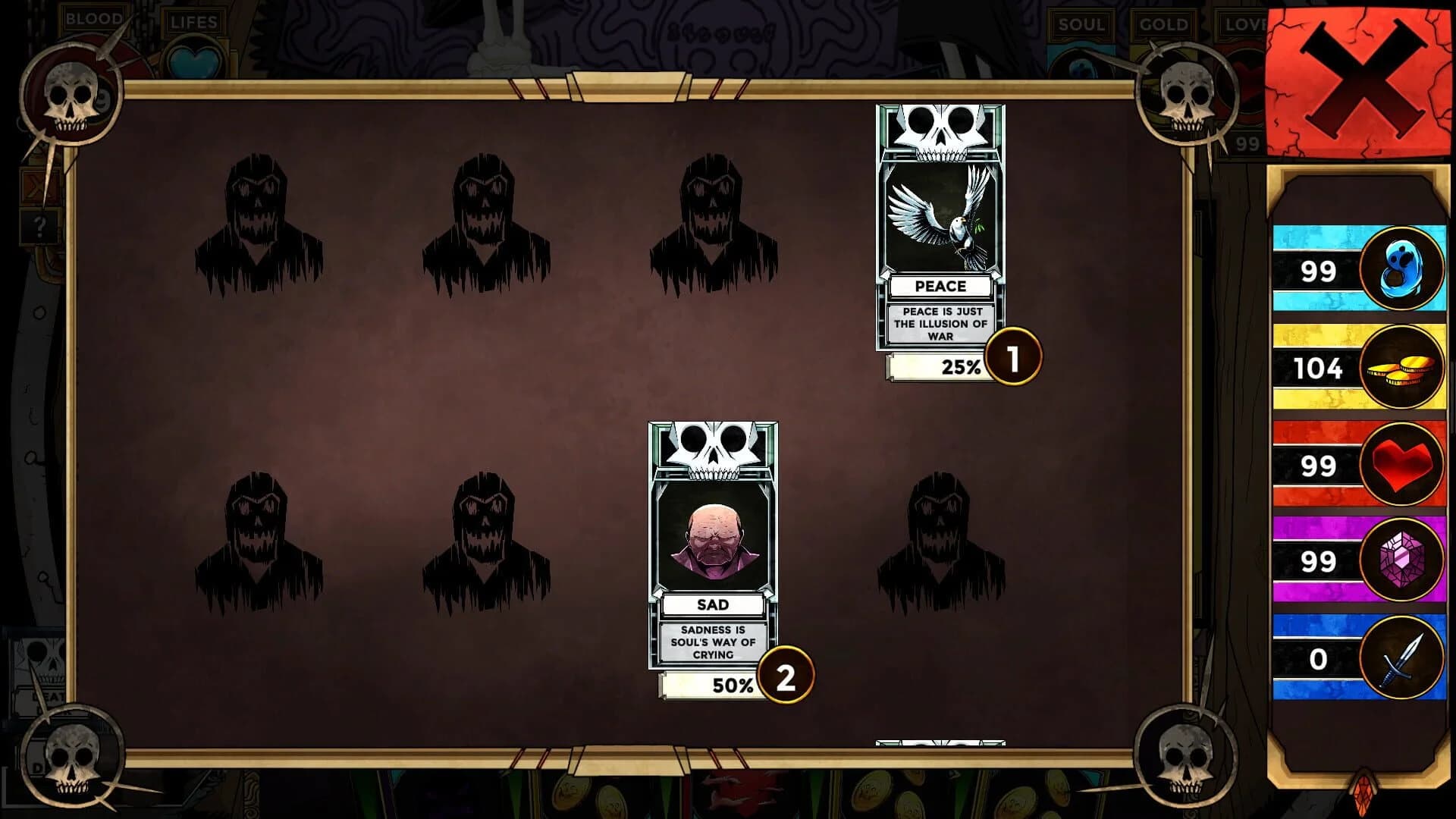Click the 2 badge on the SAD card
This screenshot has width=1456, height=819.
[785, 676]
